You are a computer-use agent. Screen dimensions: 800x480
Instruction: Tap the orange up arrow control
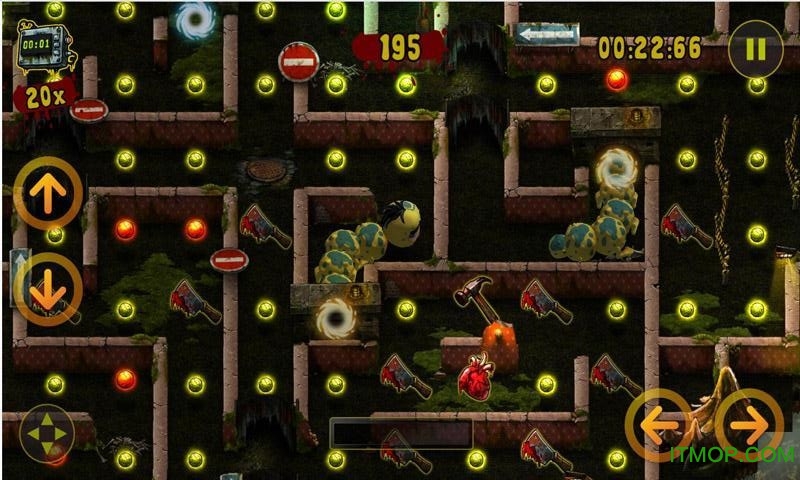[x=47, y=192]
